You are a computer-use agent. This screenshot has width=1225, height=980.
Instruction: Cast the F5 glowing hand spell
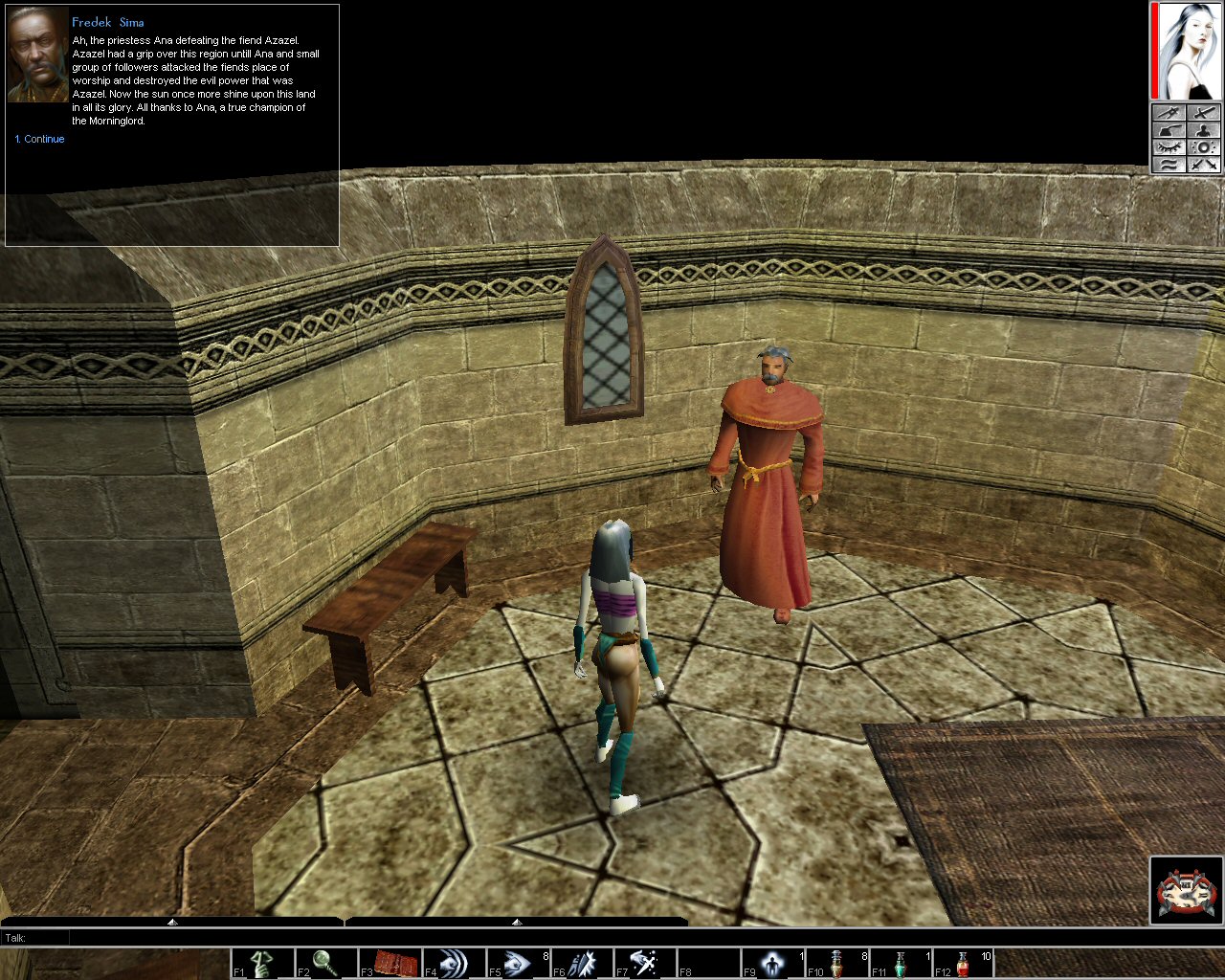[518, 963]
